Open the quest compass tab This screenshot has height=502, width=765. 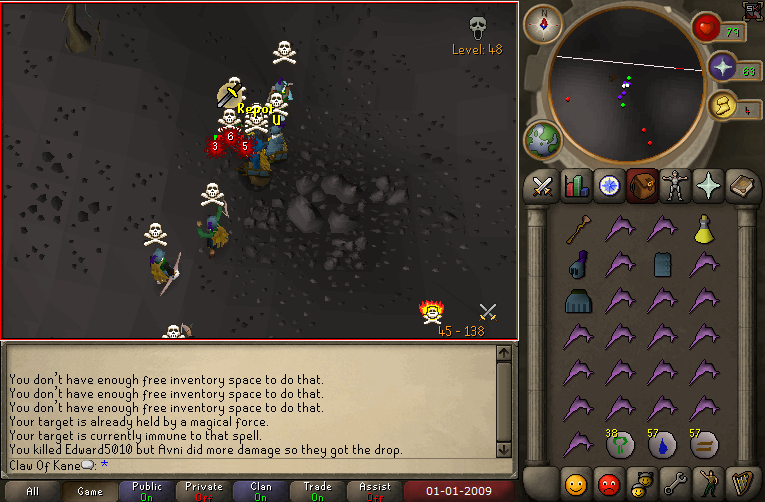[608, 187]
